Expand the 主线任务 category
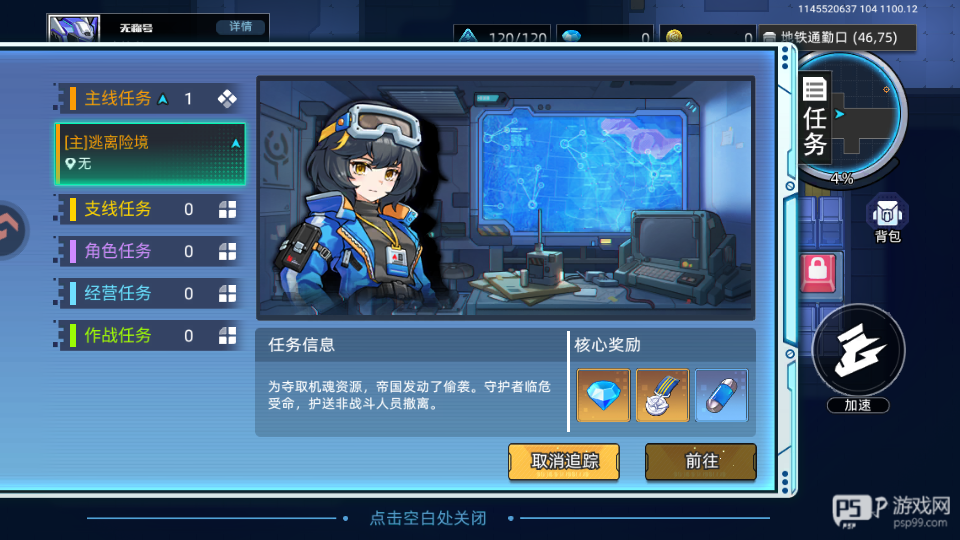The image size is (960, 540). click(150, 98)
